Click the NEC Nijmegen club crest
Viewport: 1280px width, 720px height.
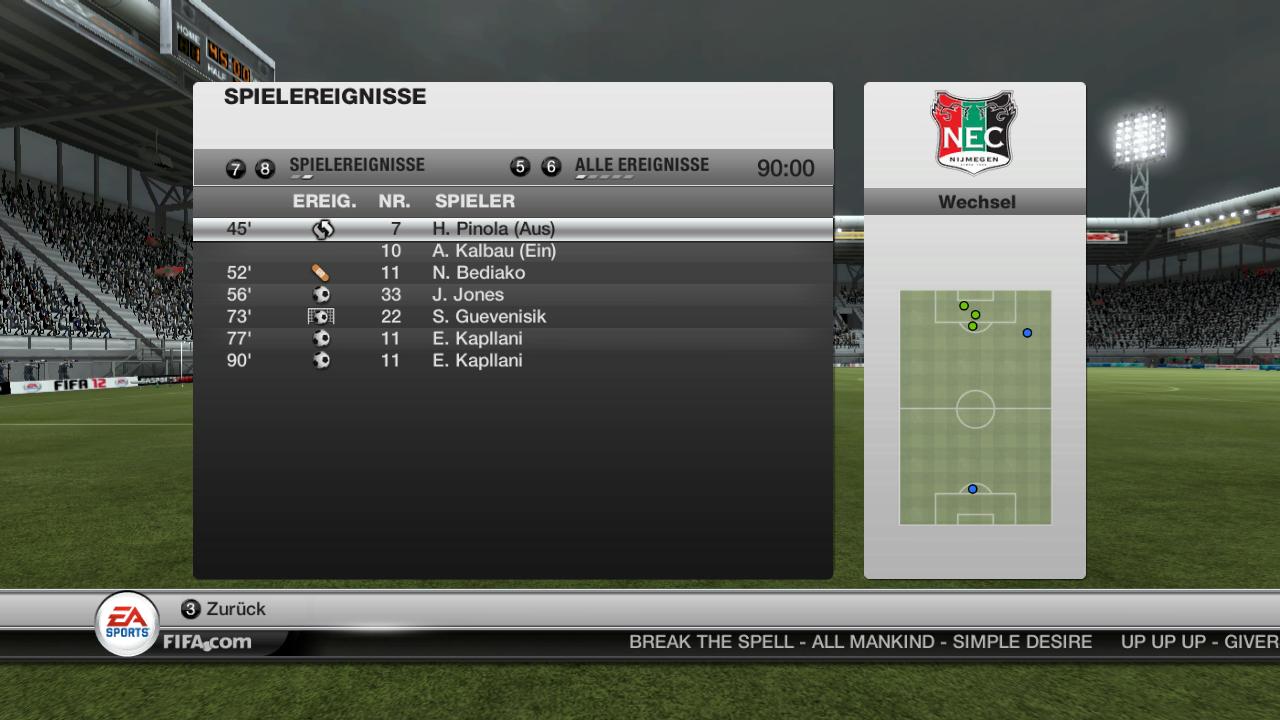point(974,132)
